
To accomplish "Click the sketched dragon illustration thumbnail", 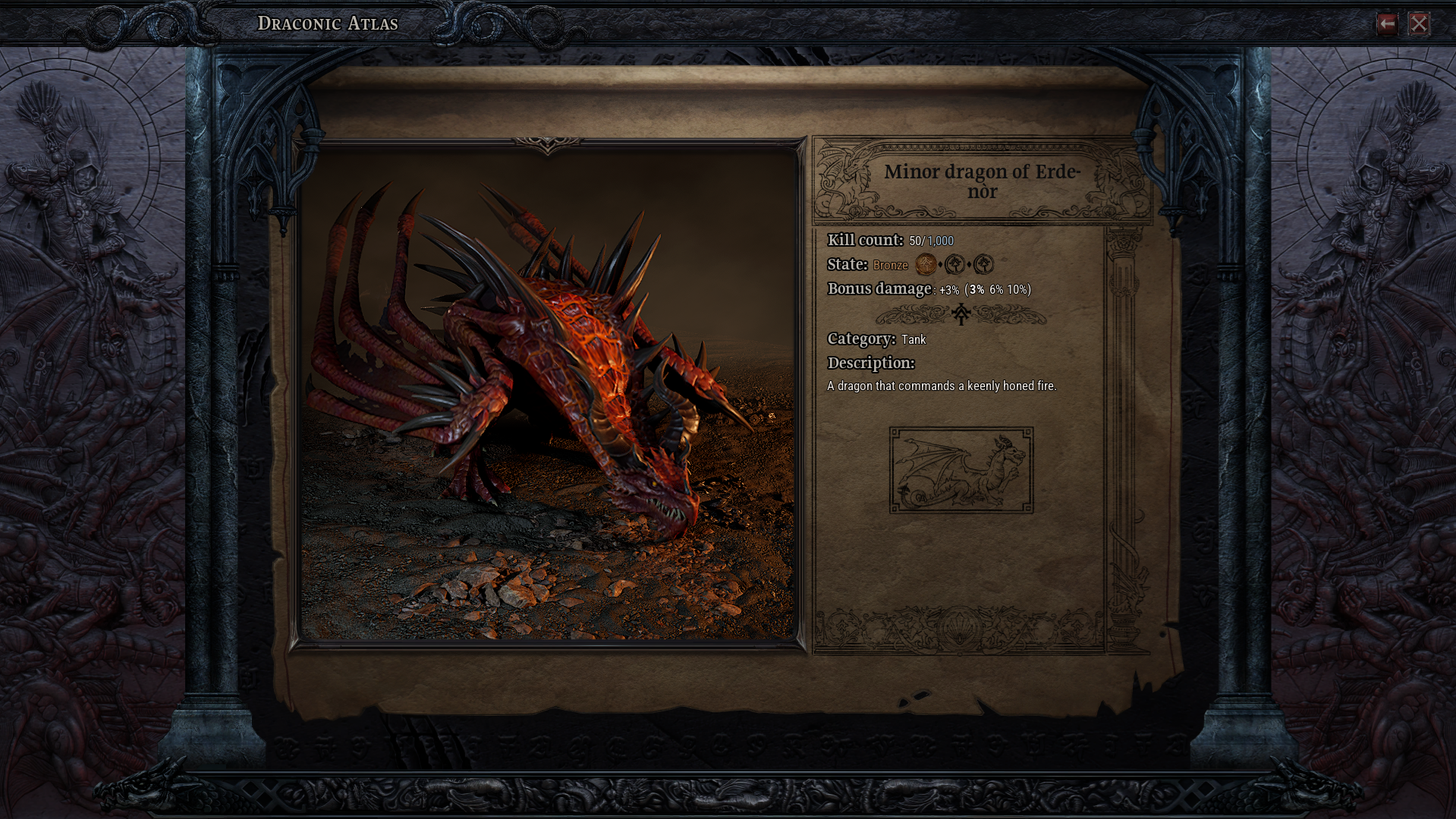I will [x=960, y=471].
